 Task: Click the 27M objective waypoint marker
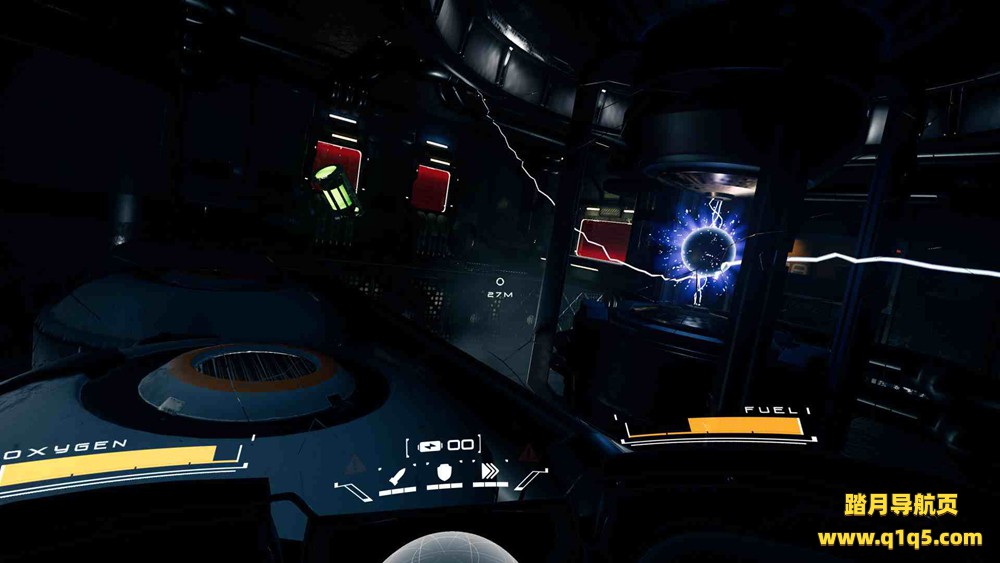(x=500, y=282)
